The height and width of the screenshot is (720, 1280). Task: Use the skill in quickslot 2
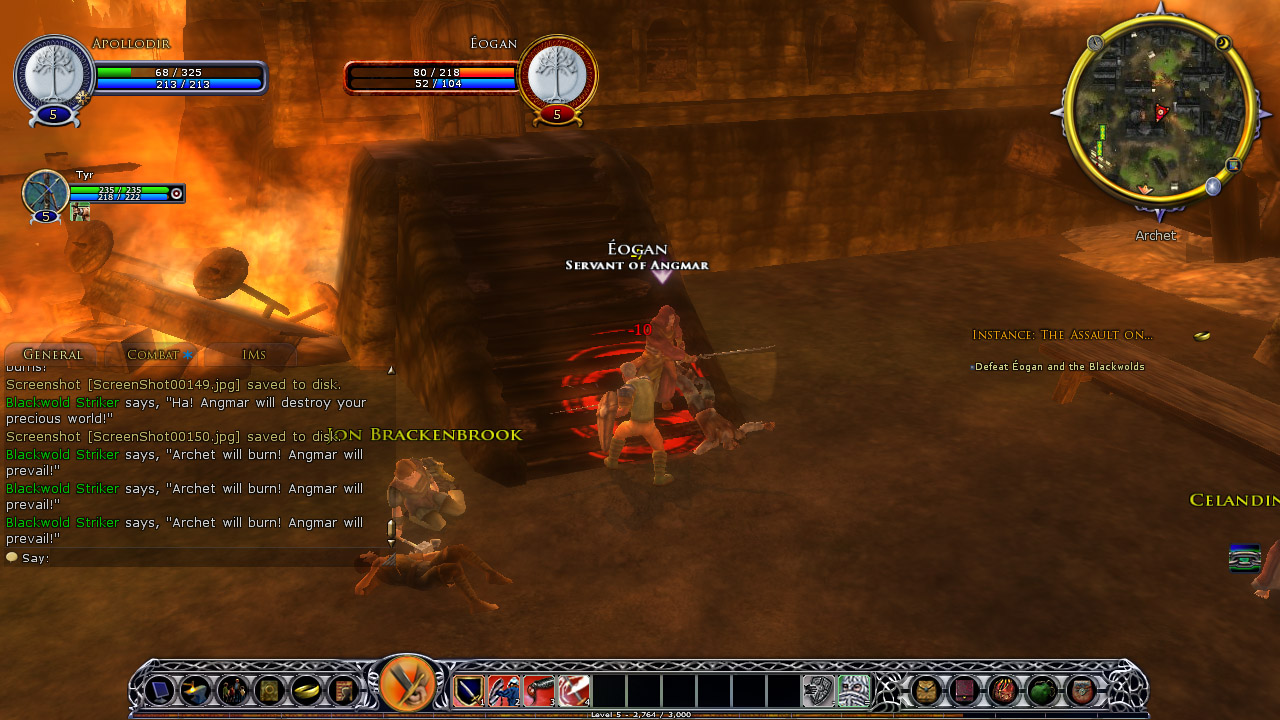pos(503,690)
